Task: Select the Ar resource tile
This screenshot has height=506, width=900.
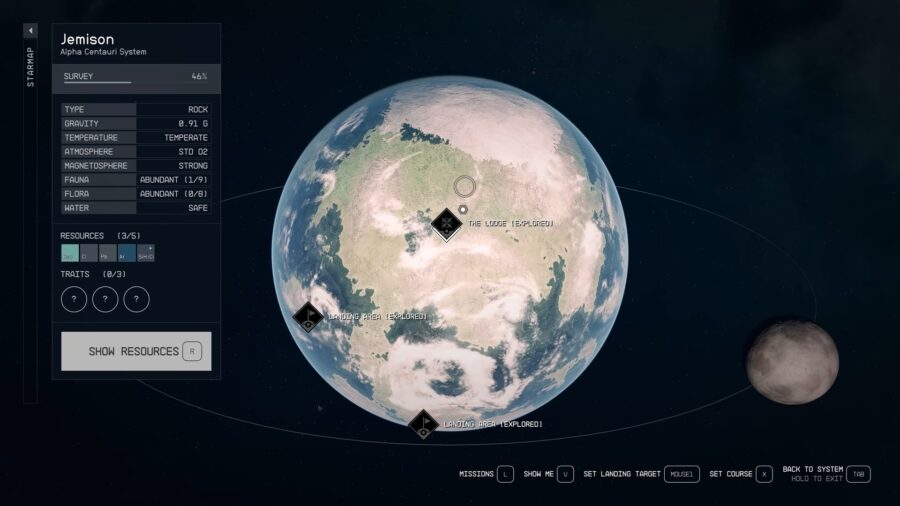Action: point(126,253)
